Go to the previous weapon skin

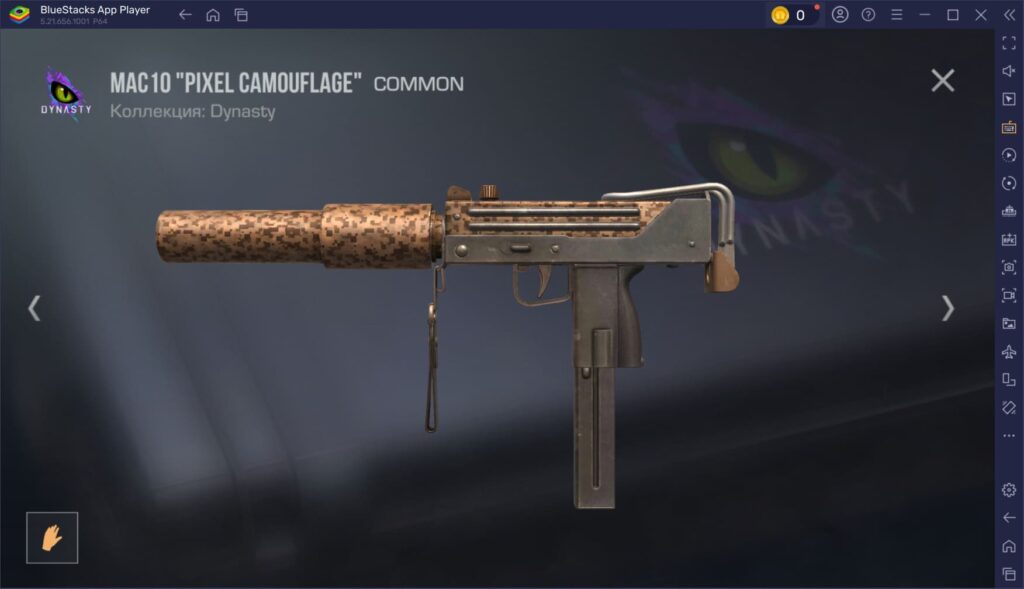34,308
